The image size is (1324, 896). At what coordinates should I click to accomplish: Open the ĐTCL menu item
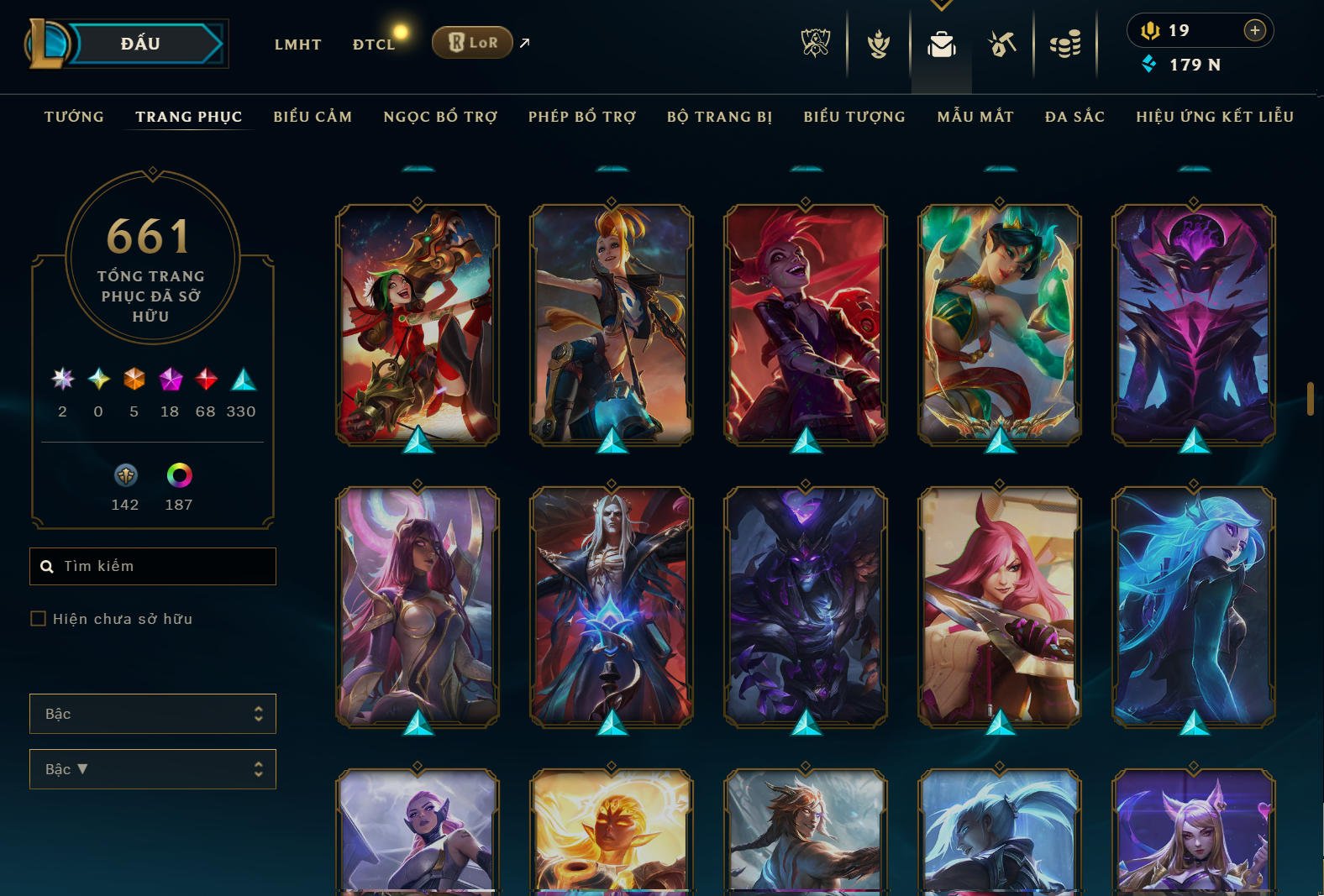point(374,44)
